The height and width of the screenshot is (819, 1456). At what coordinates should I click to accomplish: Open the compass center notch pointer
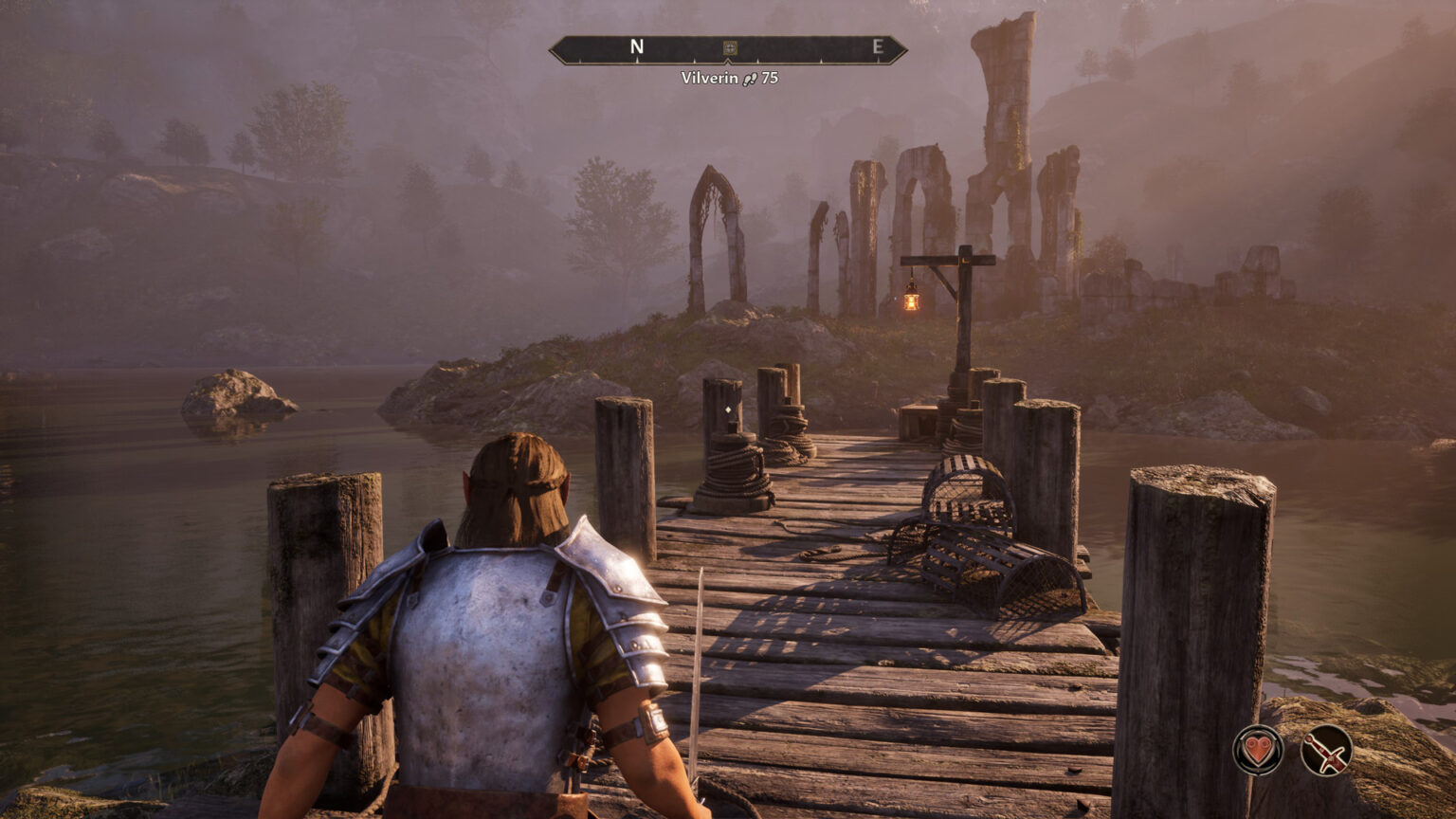pyautogui.click(x=726, y=61)
